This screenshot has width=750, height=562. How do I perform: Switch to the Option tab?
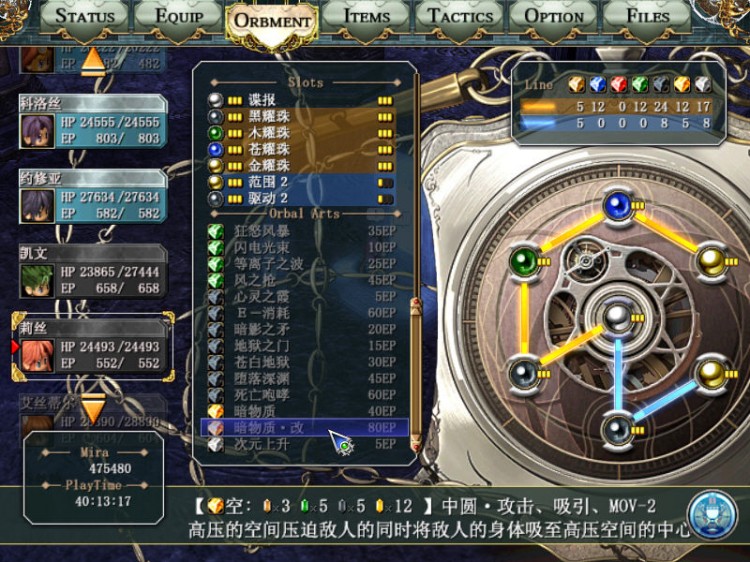553,16
